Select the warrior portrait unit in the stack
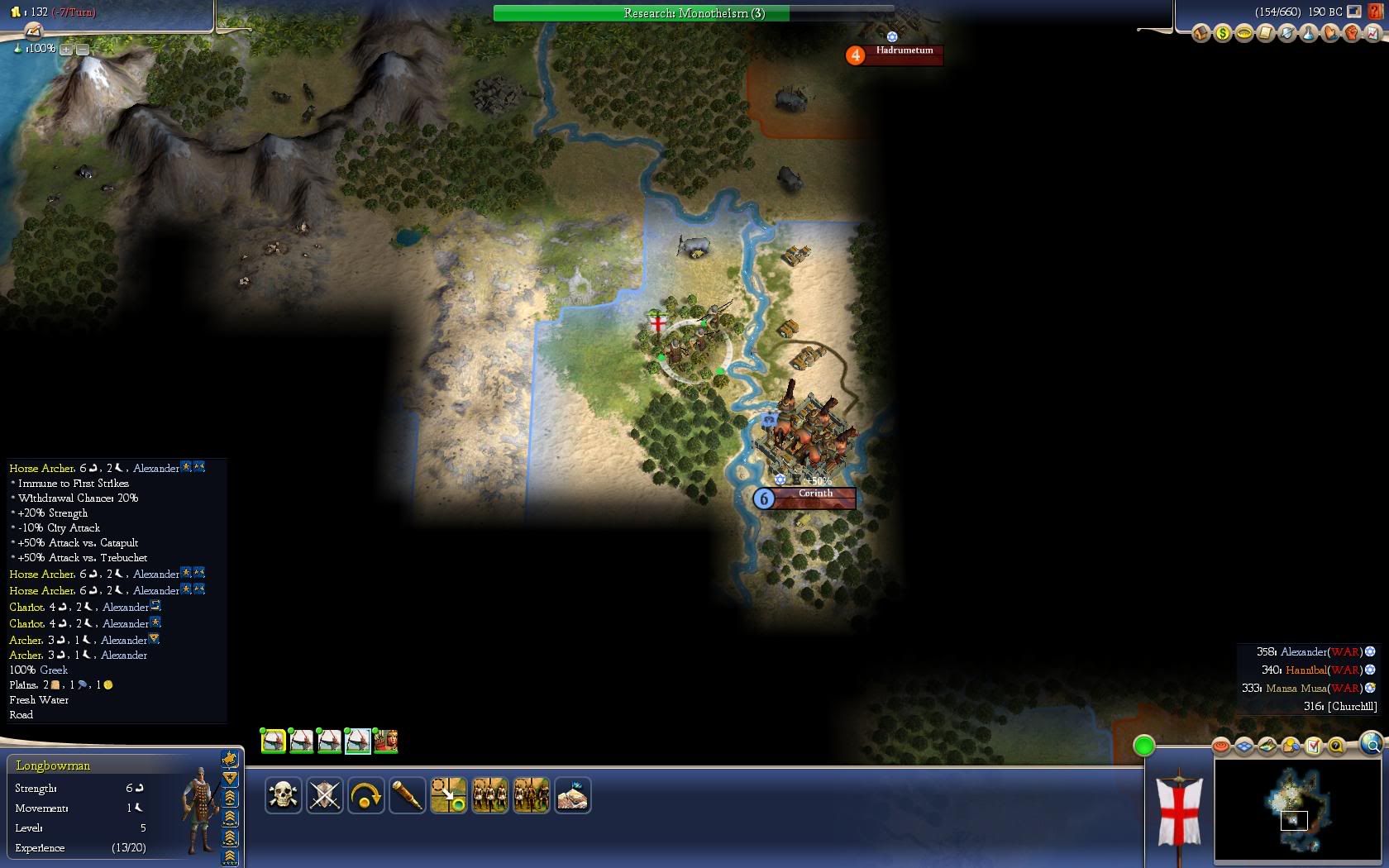This screenshot has height=868, width=1389. click(386, 741)
